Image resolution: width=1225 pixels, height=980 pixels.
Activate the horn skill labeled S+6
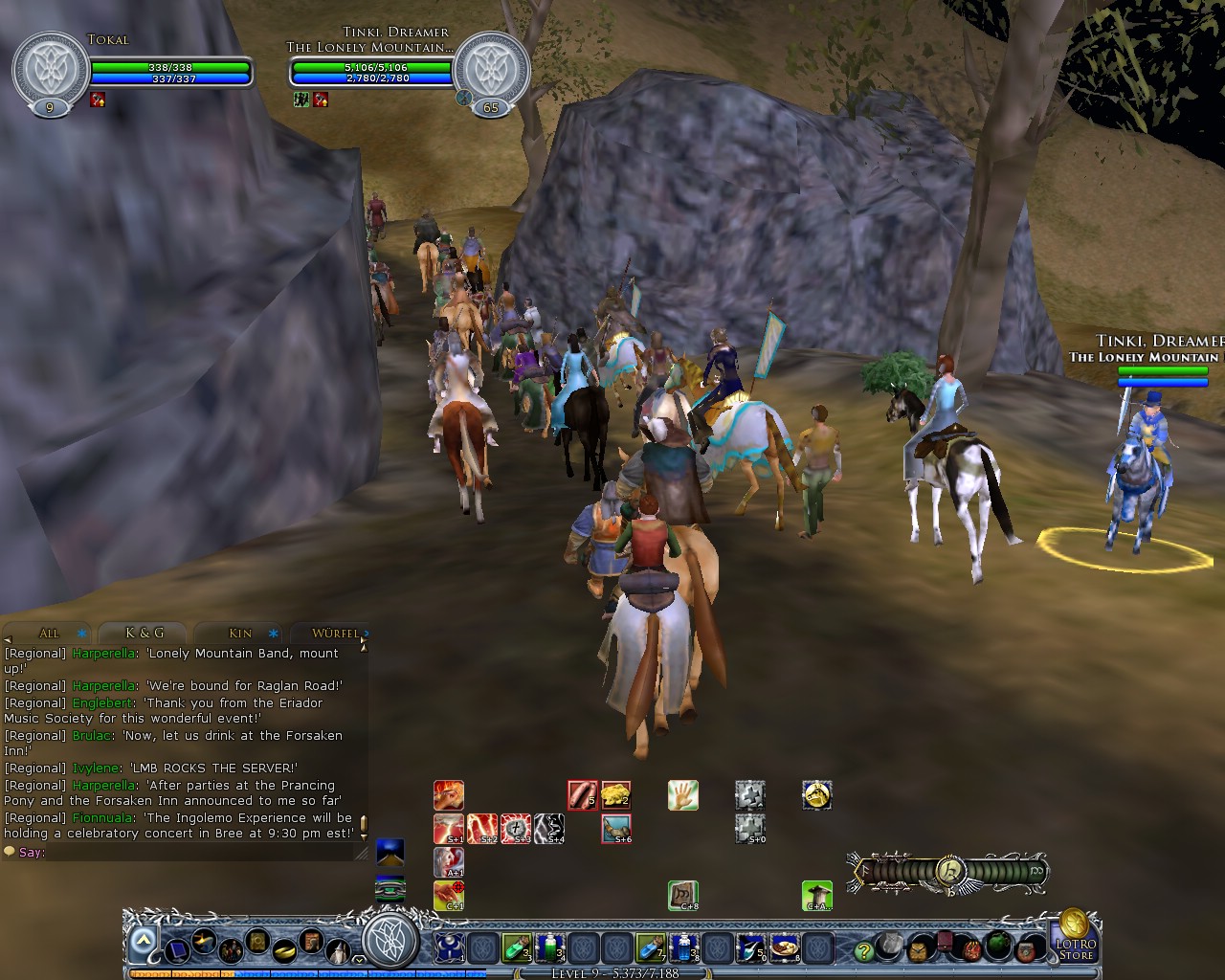pyautogui.click(x=616, y=827)
